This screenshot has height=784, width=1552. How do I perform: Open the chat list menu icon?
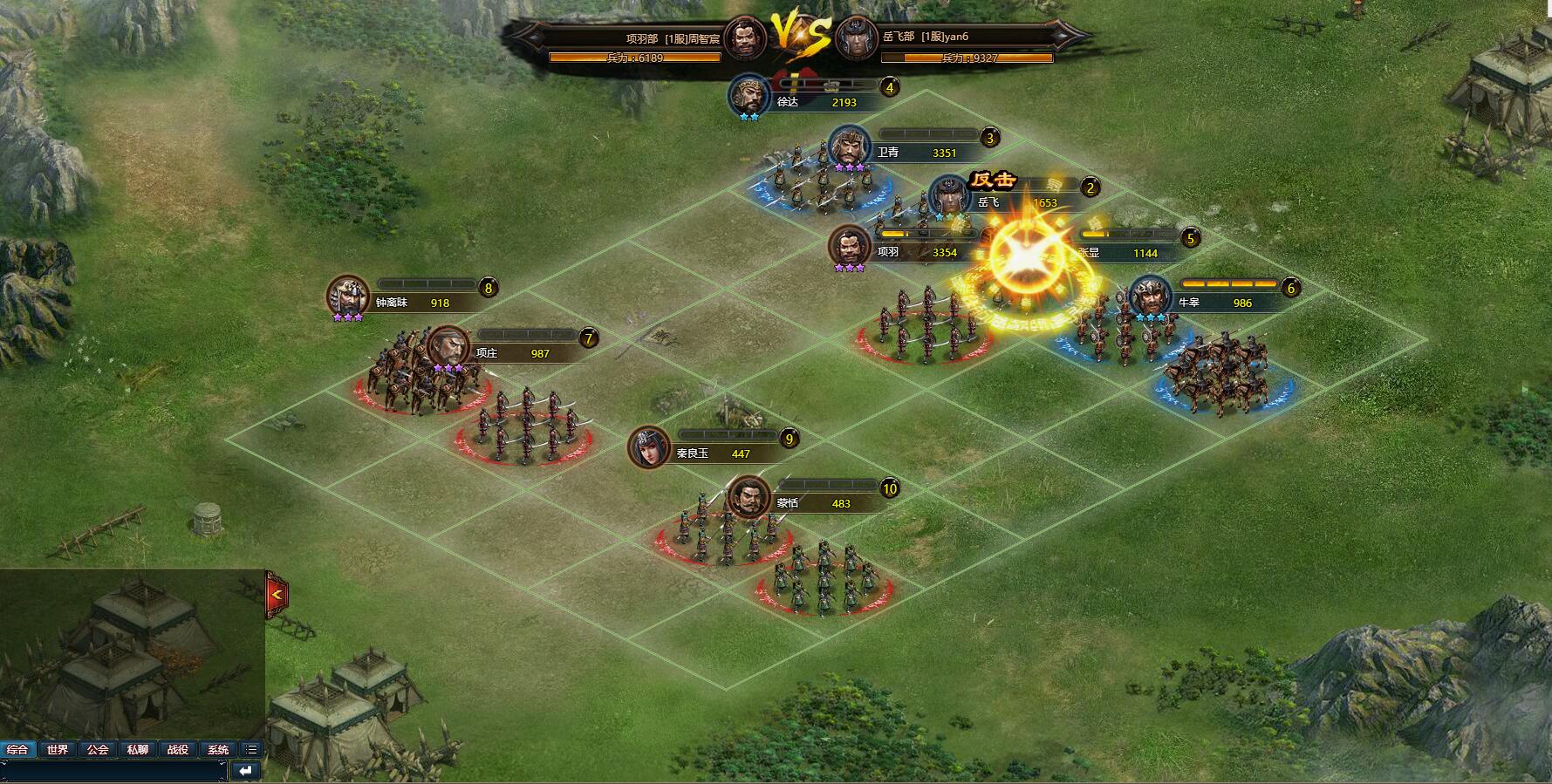click(251, 750)
